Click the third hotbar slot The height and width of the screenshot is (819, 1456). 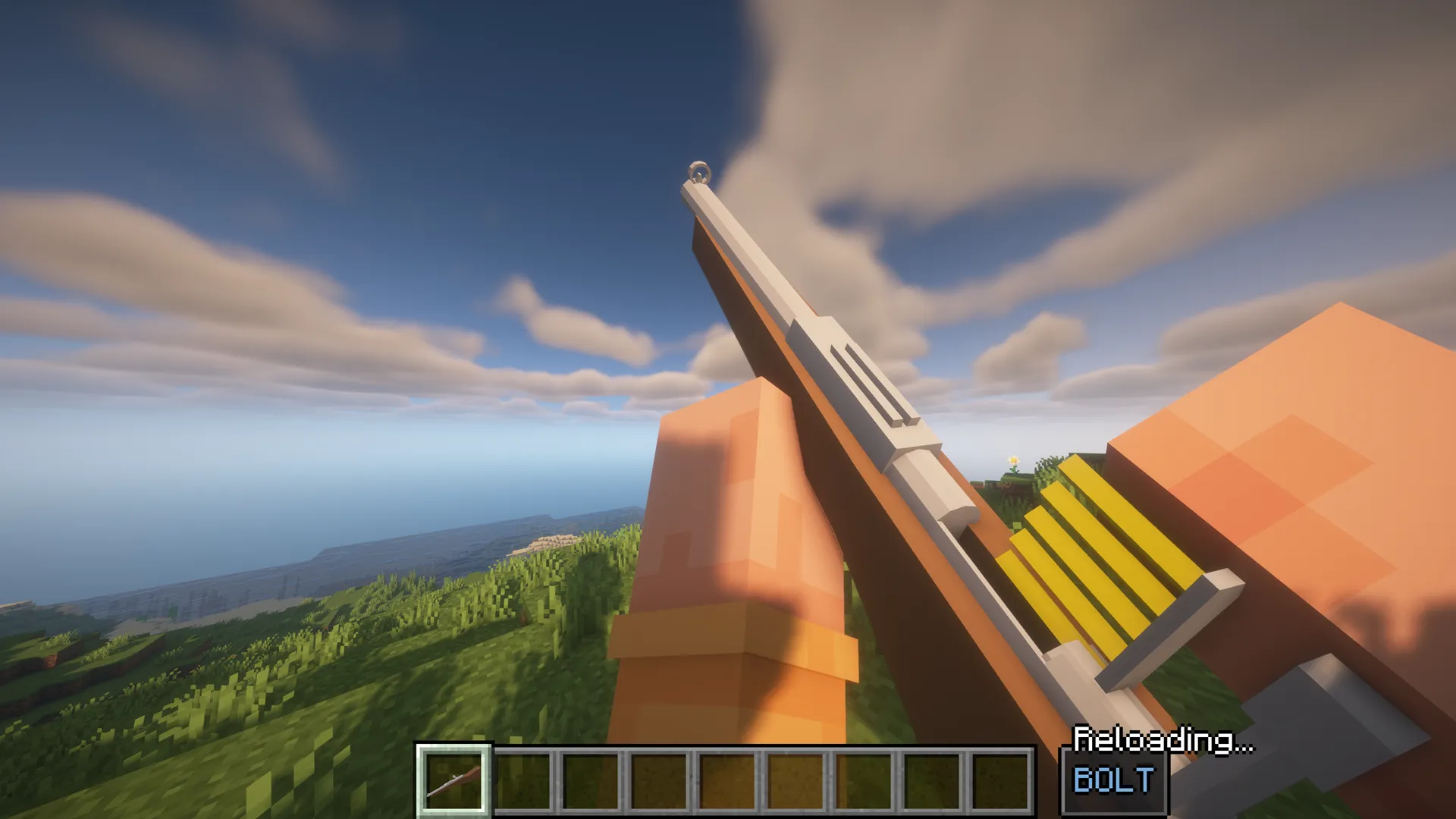(x=592, y=781)
